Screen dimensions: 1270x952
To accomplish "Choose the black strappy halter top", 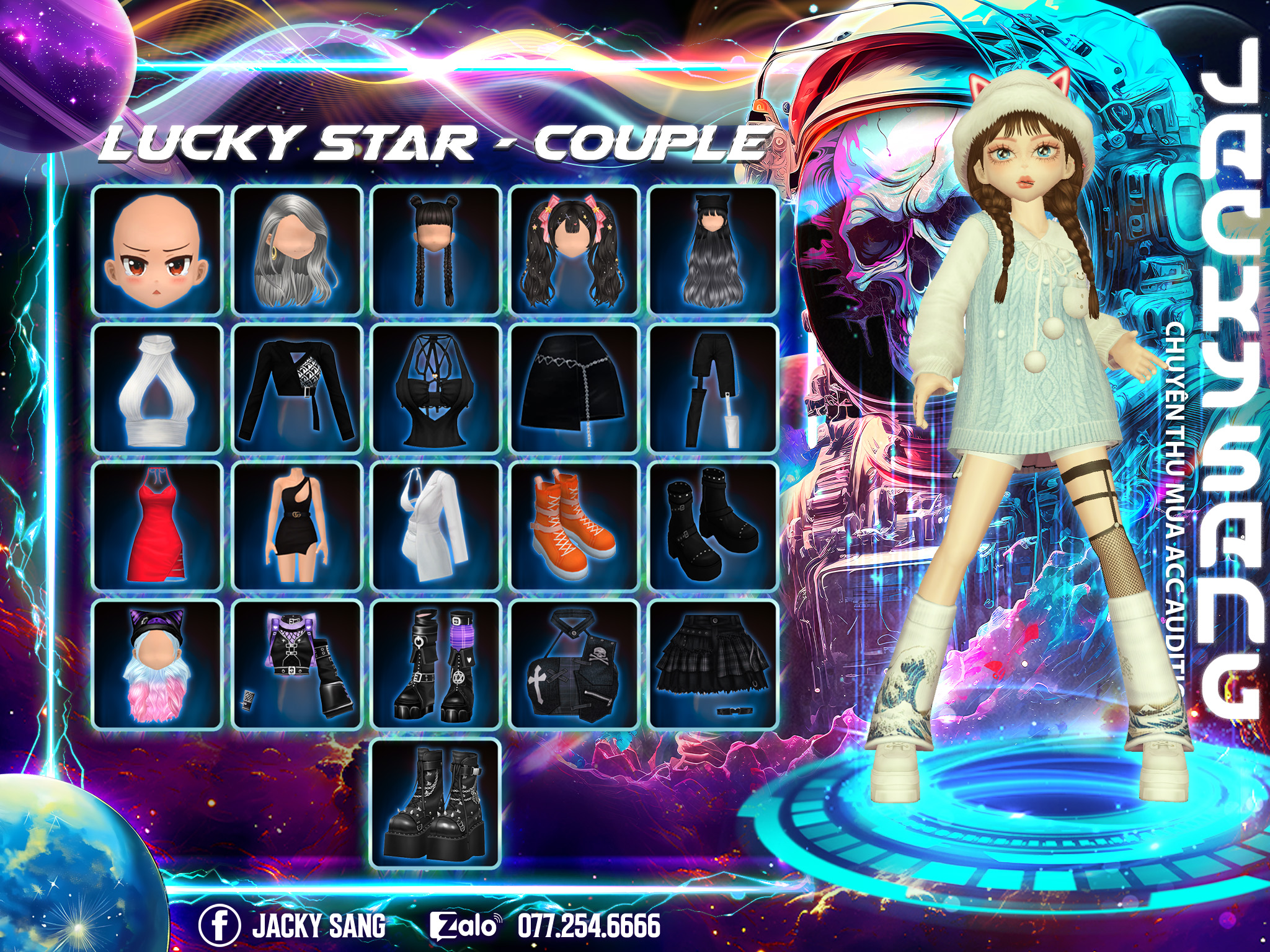I will [435, 389].
